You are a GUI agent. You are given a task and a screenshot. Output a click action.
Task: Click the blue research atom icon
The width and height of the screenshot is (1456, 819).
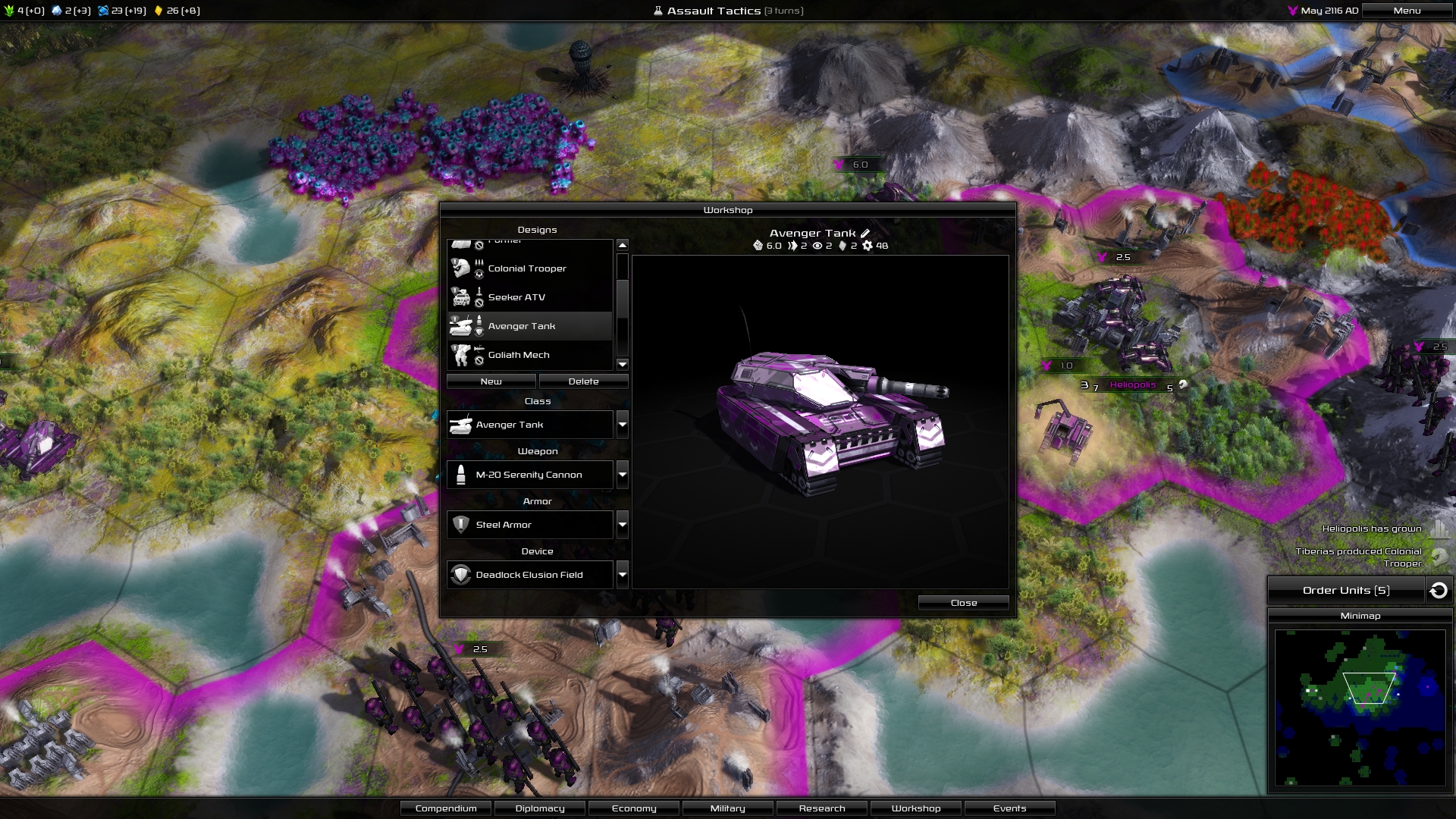pos(103,11)
